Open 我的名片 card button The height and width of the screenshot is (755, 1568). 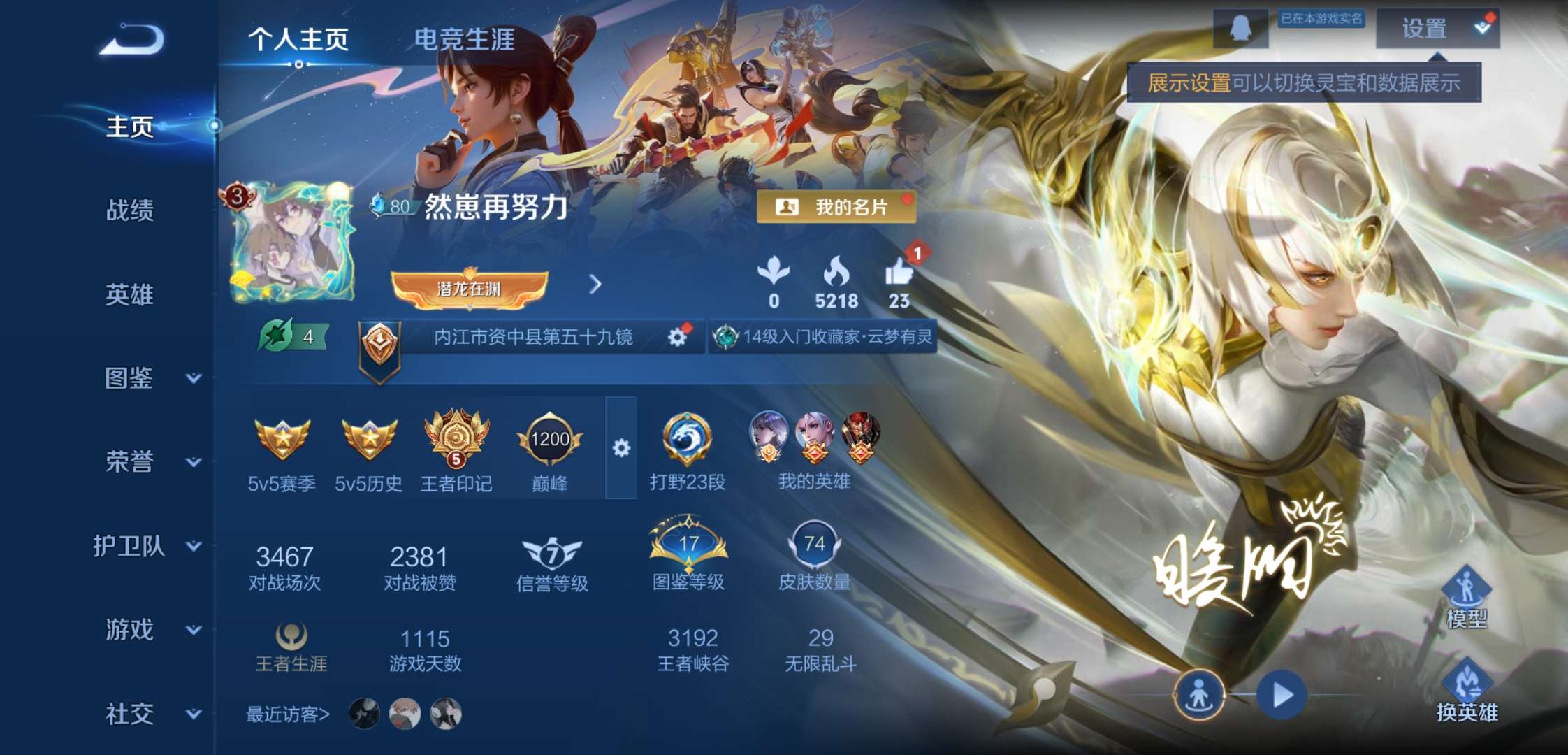[x=836, y=206]
